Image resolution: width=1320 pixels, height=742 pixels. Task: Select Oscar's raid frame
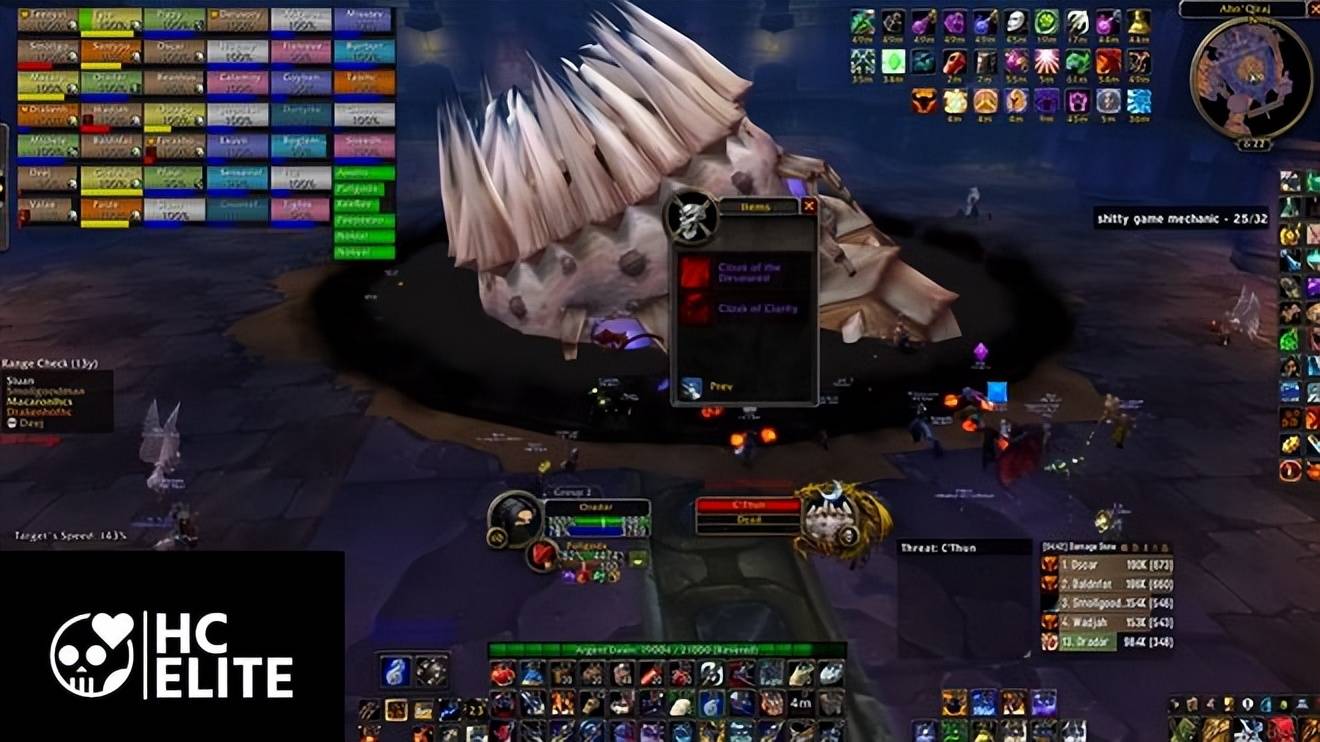tap(174, 50)
